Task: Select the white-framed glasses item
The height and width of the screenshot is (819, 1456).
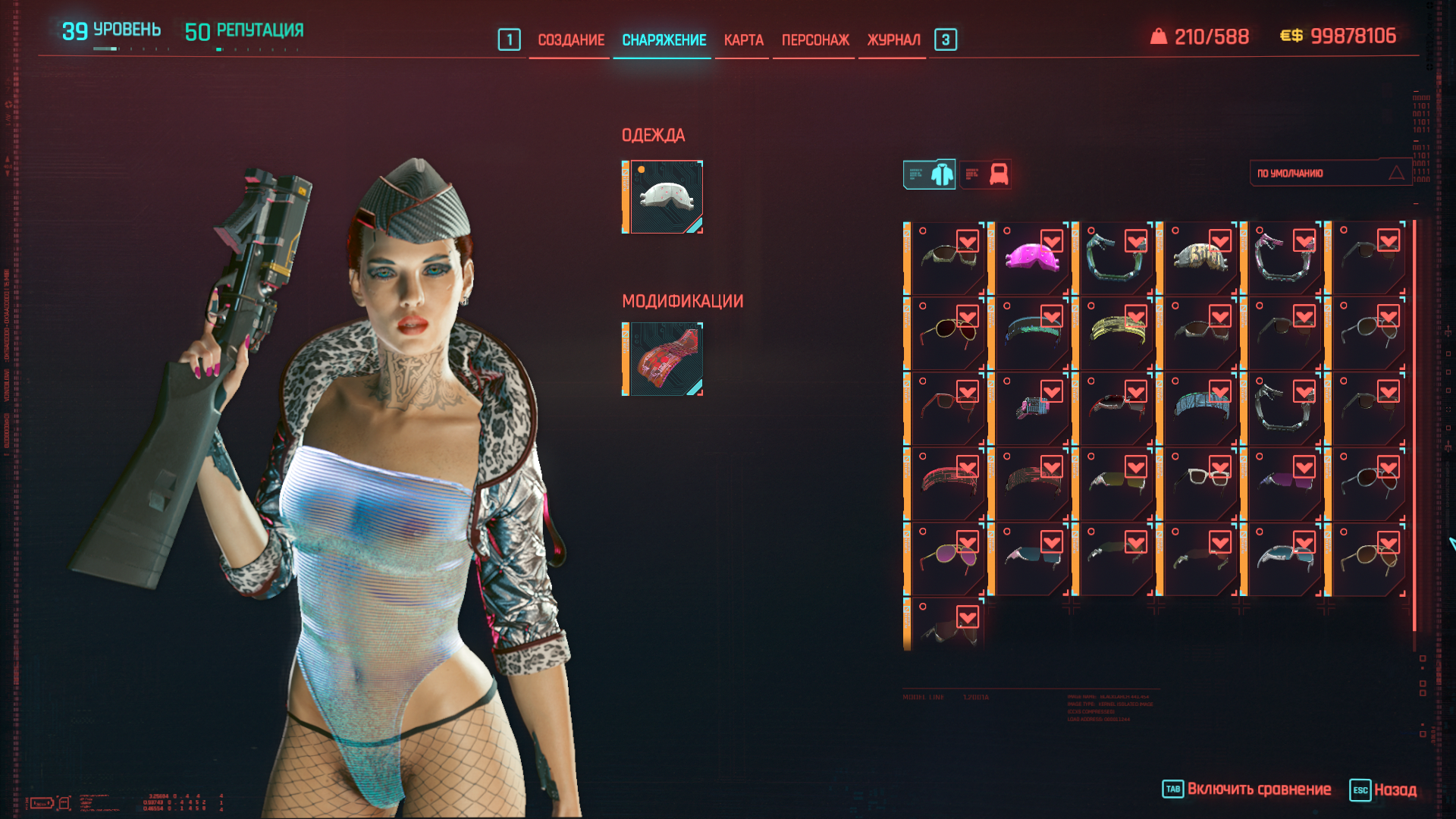Action: 1200,483
